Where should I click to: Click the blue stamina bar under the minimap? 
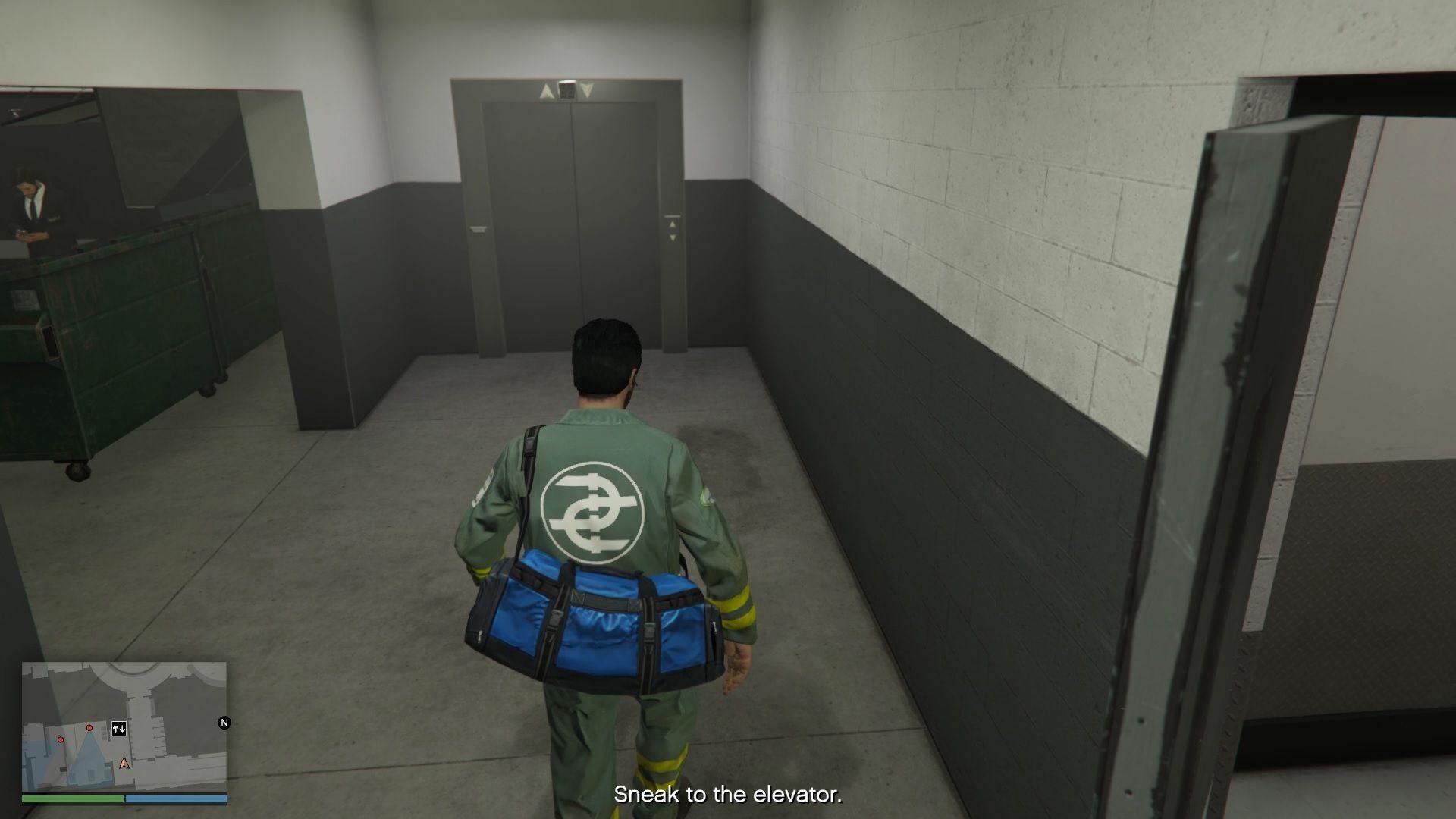pyautogui.click(x=176, y=799)
